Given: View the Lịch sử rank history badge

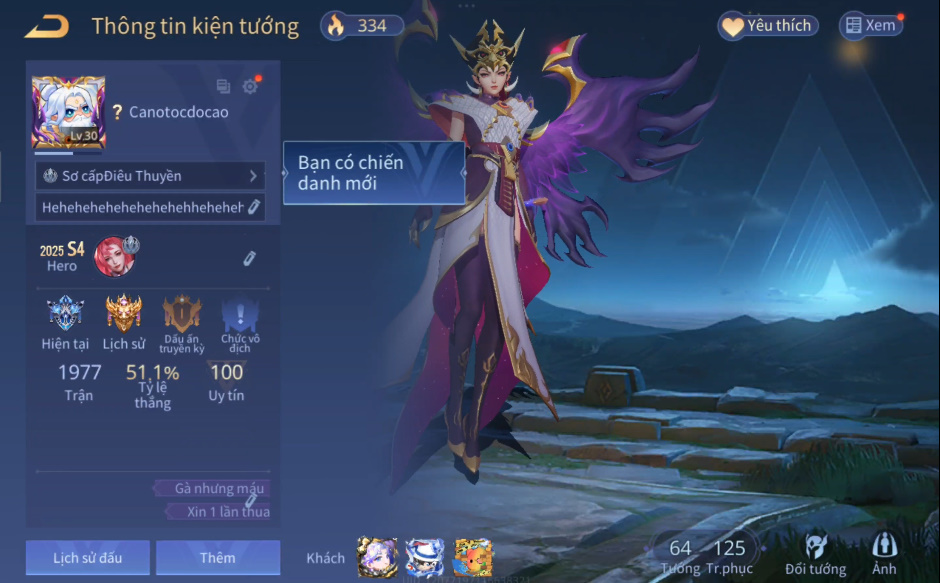Looking at the screenshot, I should 124,315.
